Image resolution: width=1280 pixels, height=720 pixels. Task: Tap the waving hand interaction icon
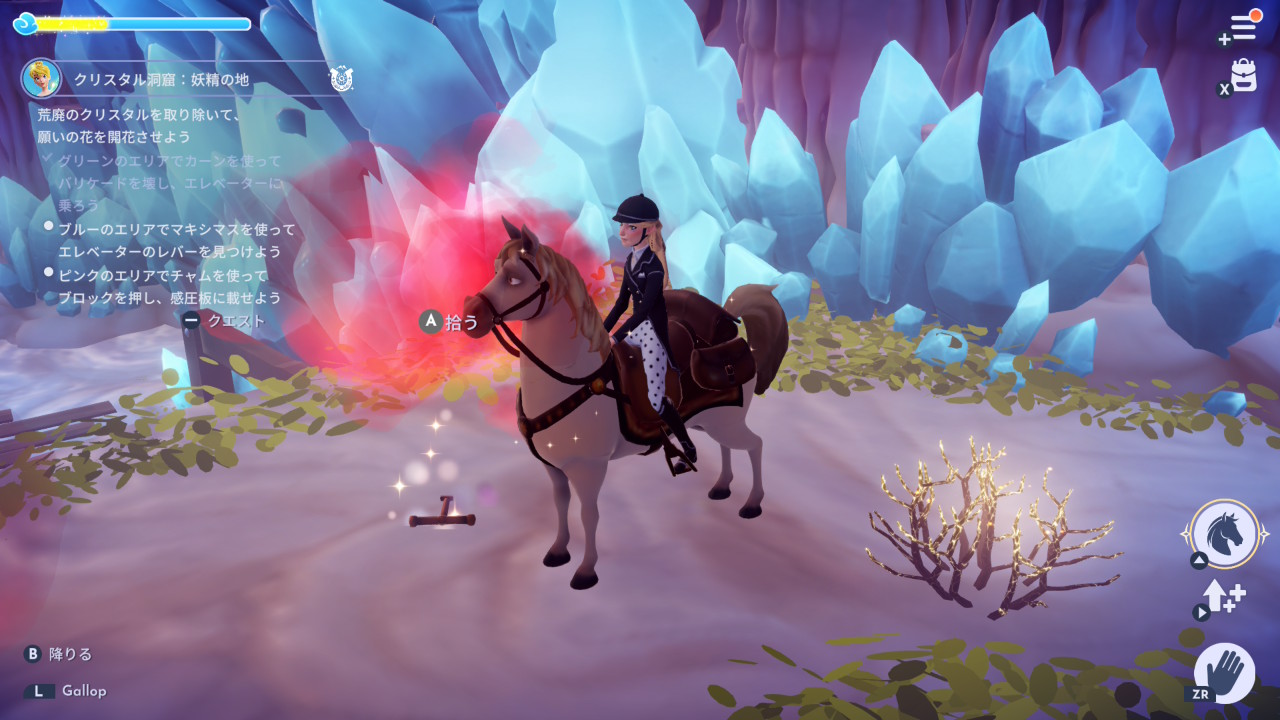(1224, 671)
